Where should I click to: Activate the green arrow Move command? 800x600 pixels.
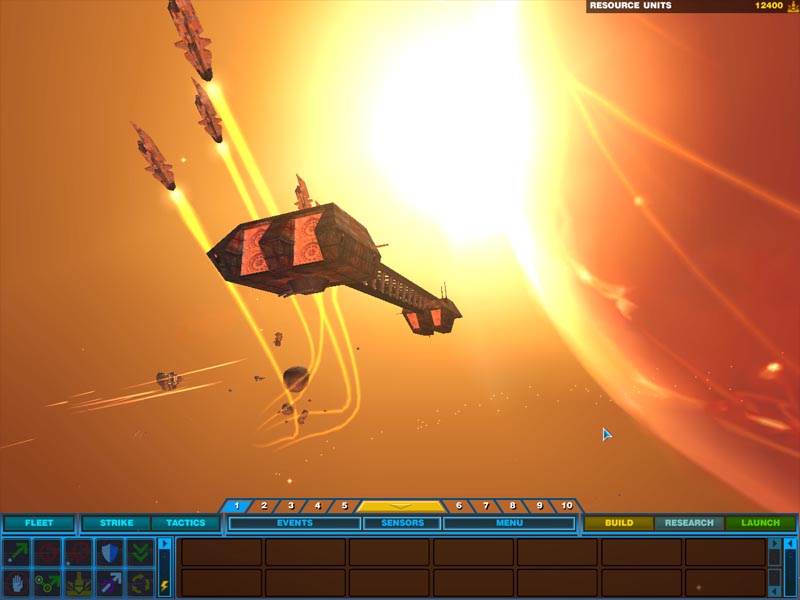tap(17, 552)
